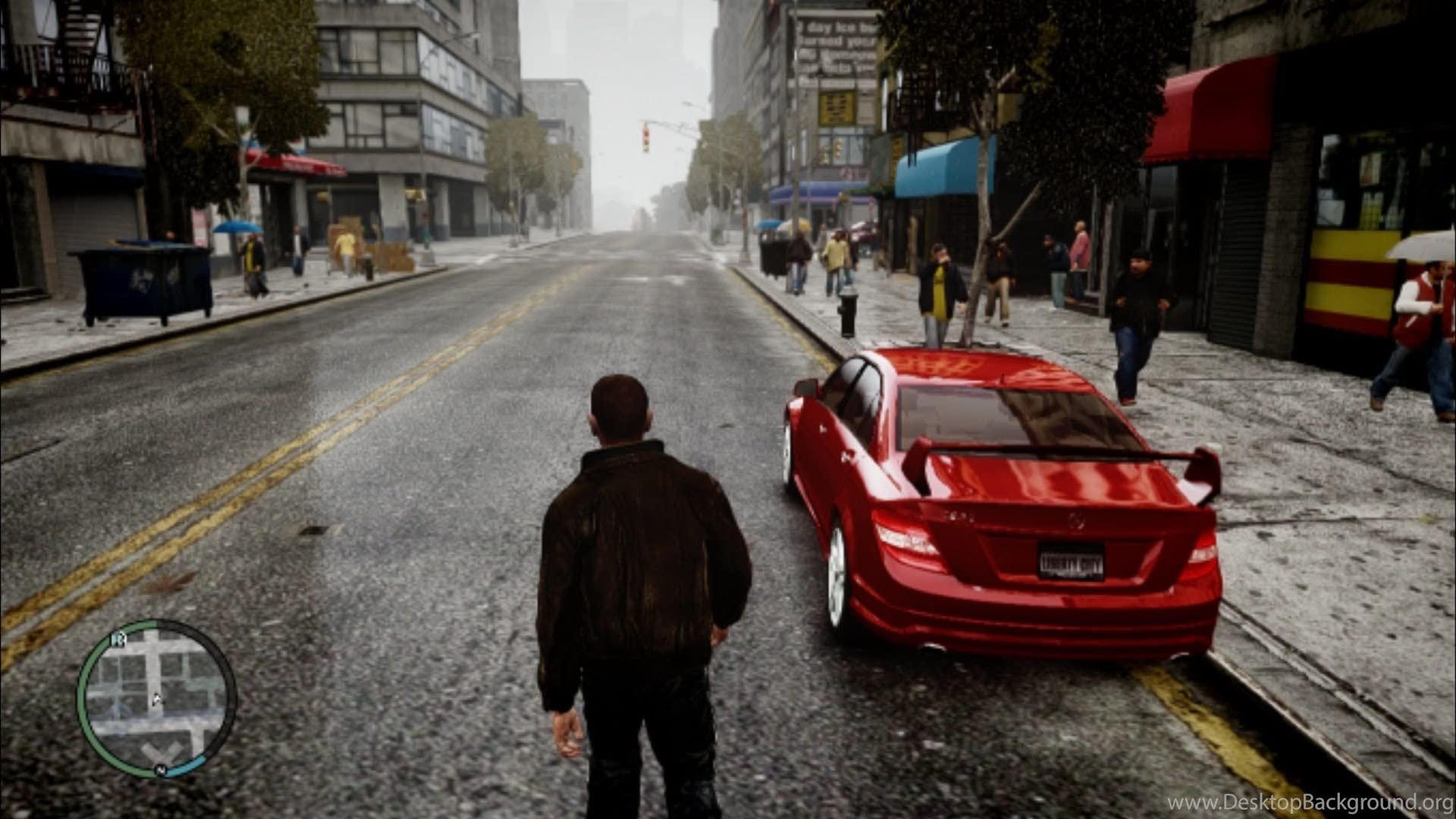Select the square blip on the minimap's upper rim

pyautogui.click(x=118, y=639)
